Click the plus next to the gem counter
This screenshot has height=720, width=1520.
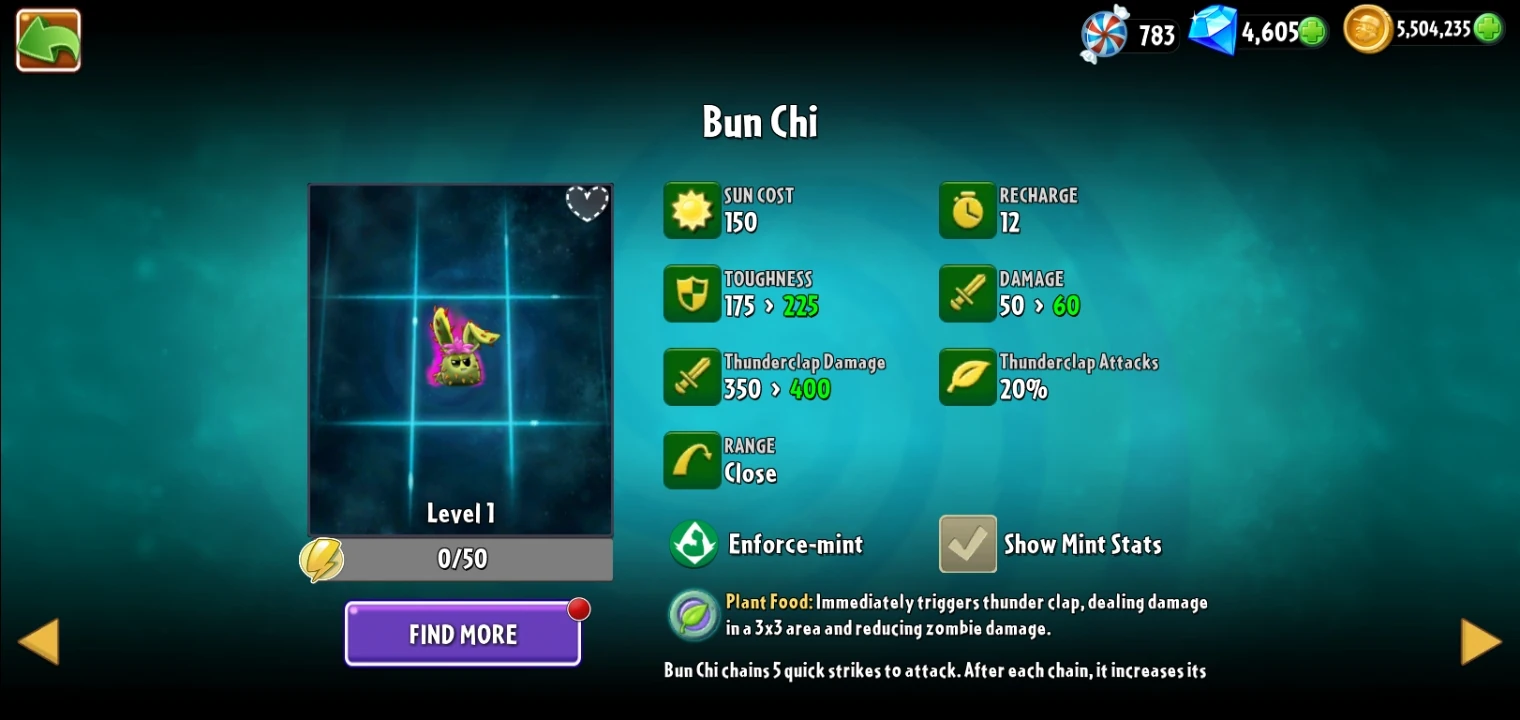[x=1313, y=31]
